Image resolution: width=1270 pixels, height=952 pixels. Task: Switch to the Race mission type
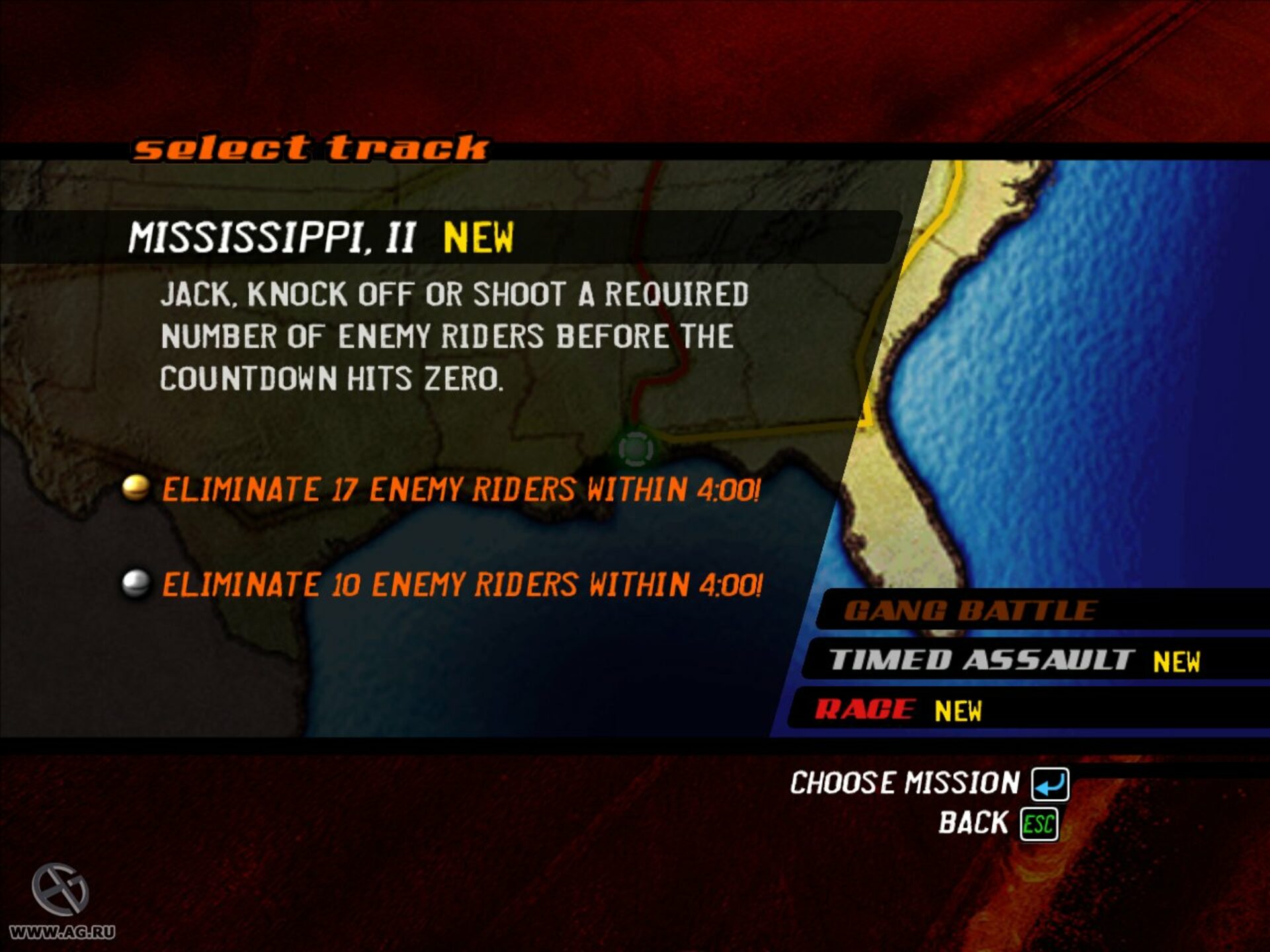865,709
